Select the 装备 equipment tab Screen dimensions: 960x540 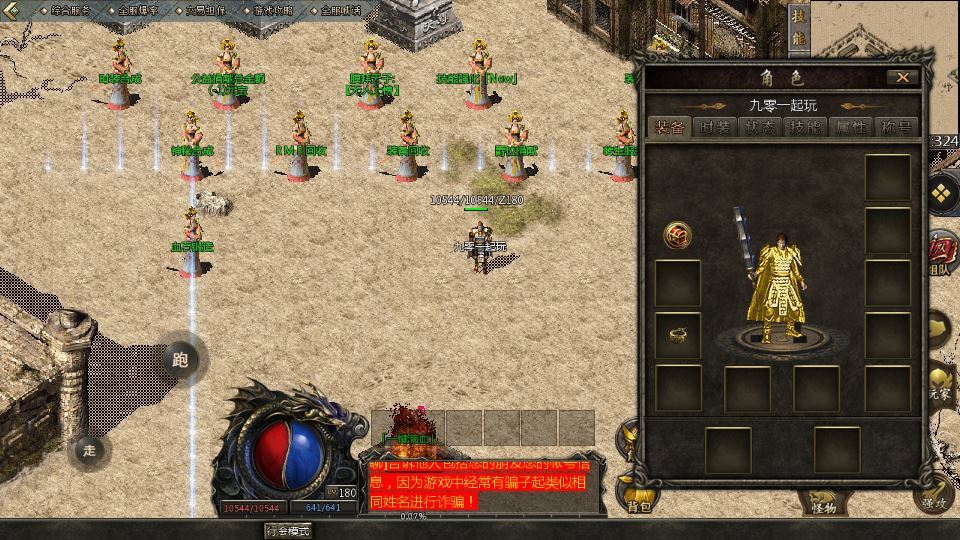click(x=670, y=127)
